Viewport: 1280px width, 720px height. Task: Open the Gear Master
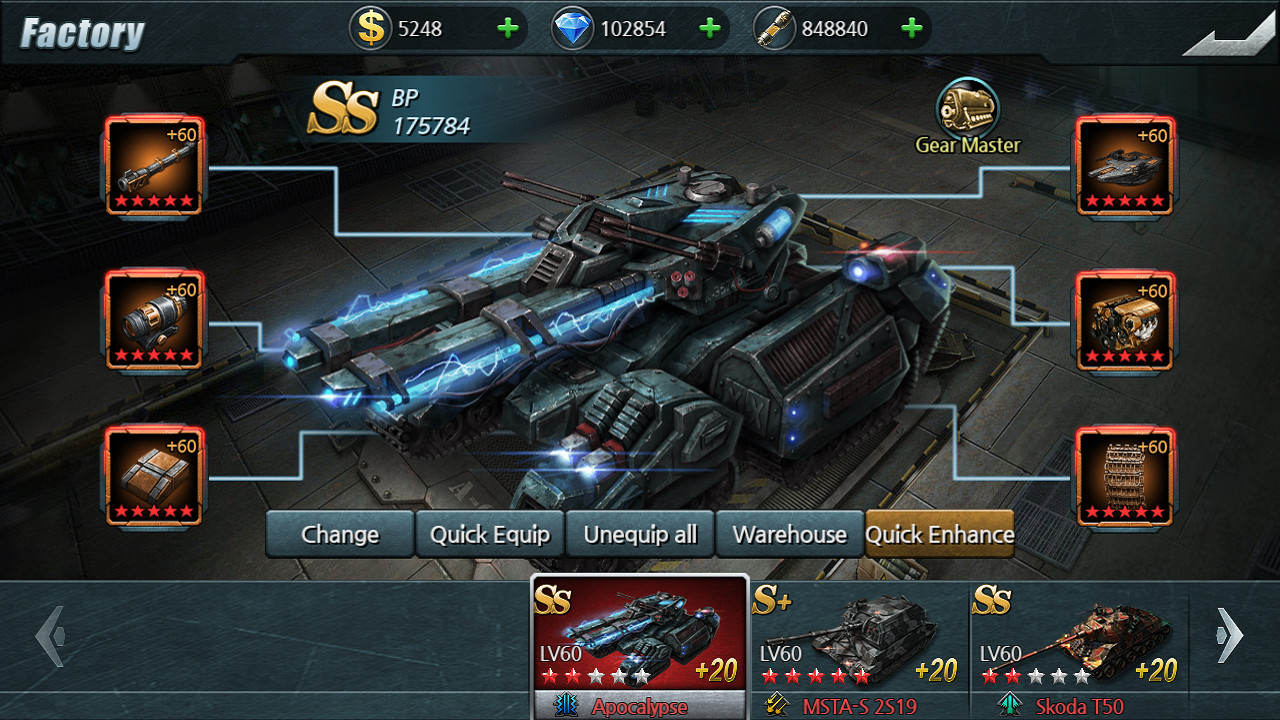click(x=966, y=105)
